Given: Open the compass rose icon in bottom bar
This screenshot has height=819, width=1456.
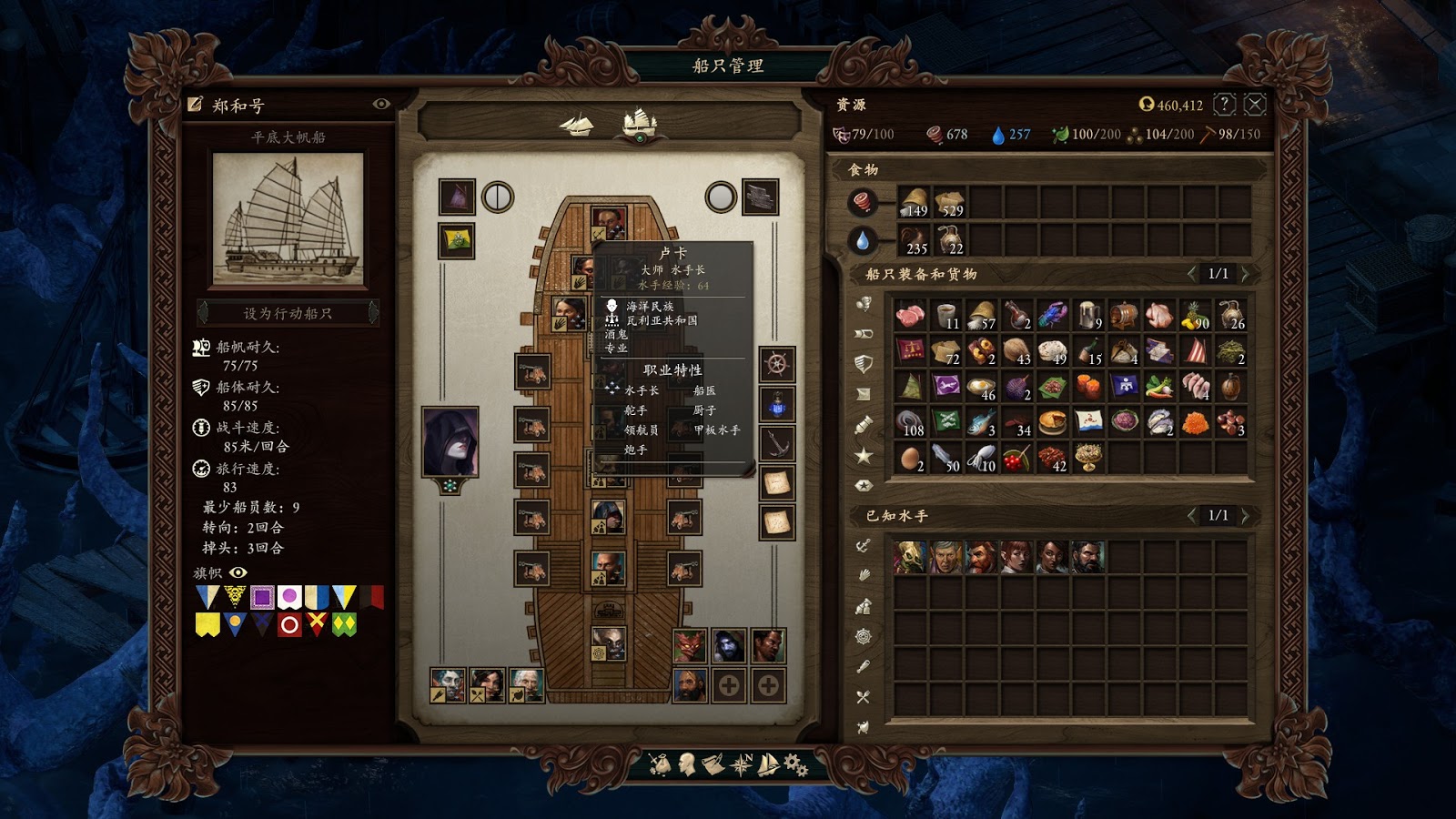Looking at the screenshot, I should pos(742,765).
